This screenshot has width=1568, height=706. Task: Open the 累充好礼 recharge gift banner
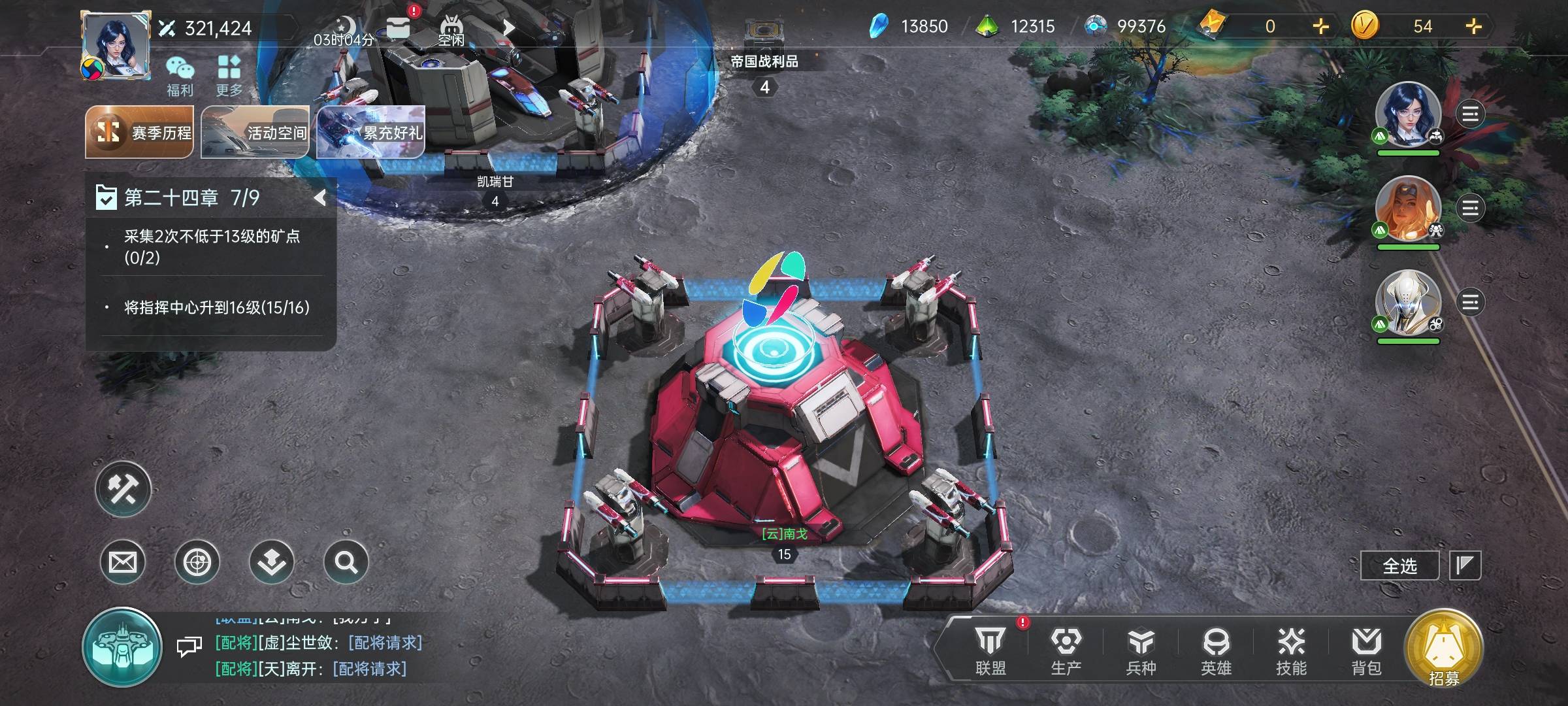370,132
